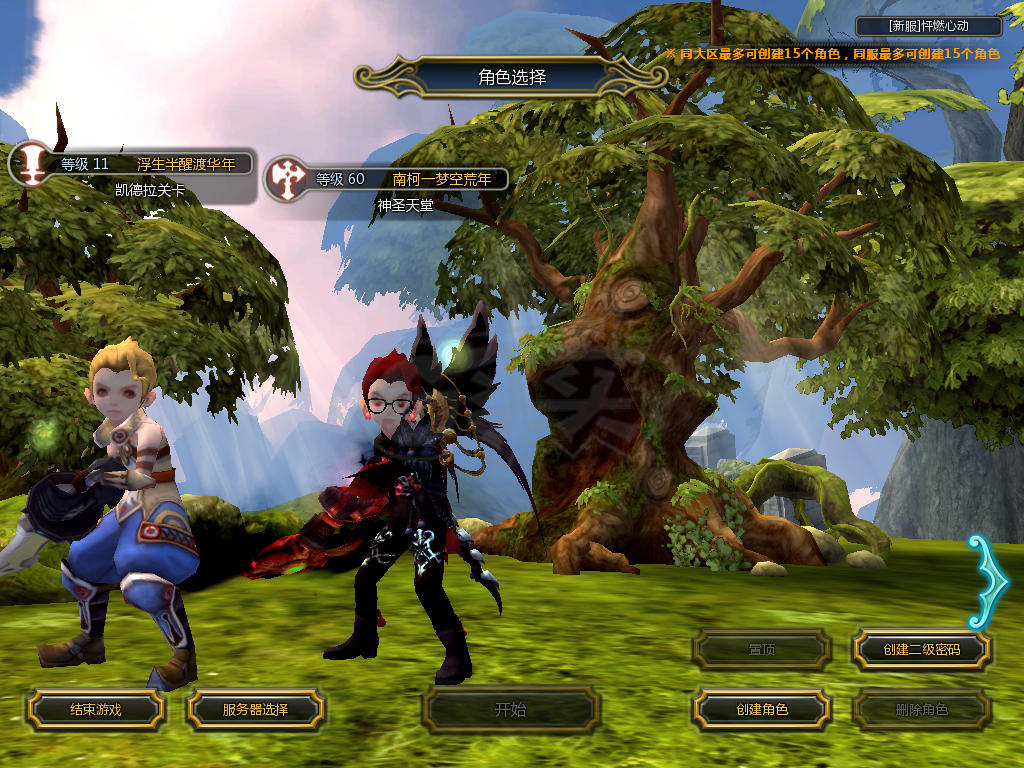Choose 创建二级密码 secondary password button
Screen dimensions: 1024x768
pyautogui.click(x=921, y=649)
